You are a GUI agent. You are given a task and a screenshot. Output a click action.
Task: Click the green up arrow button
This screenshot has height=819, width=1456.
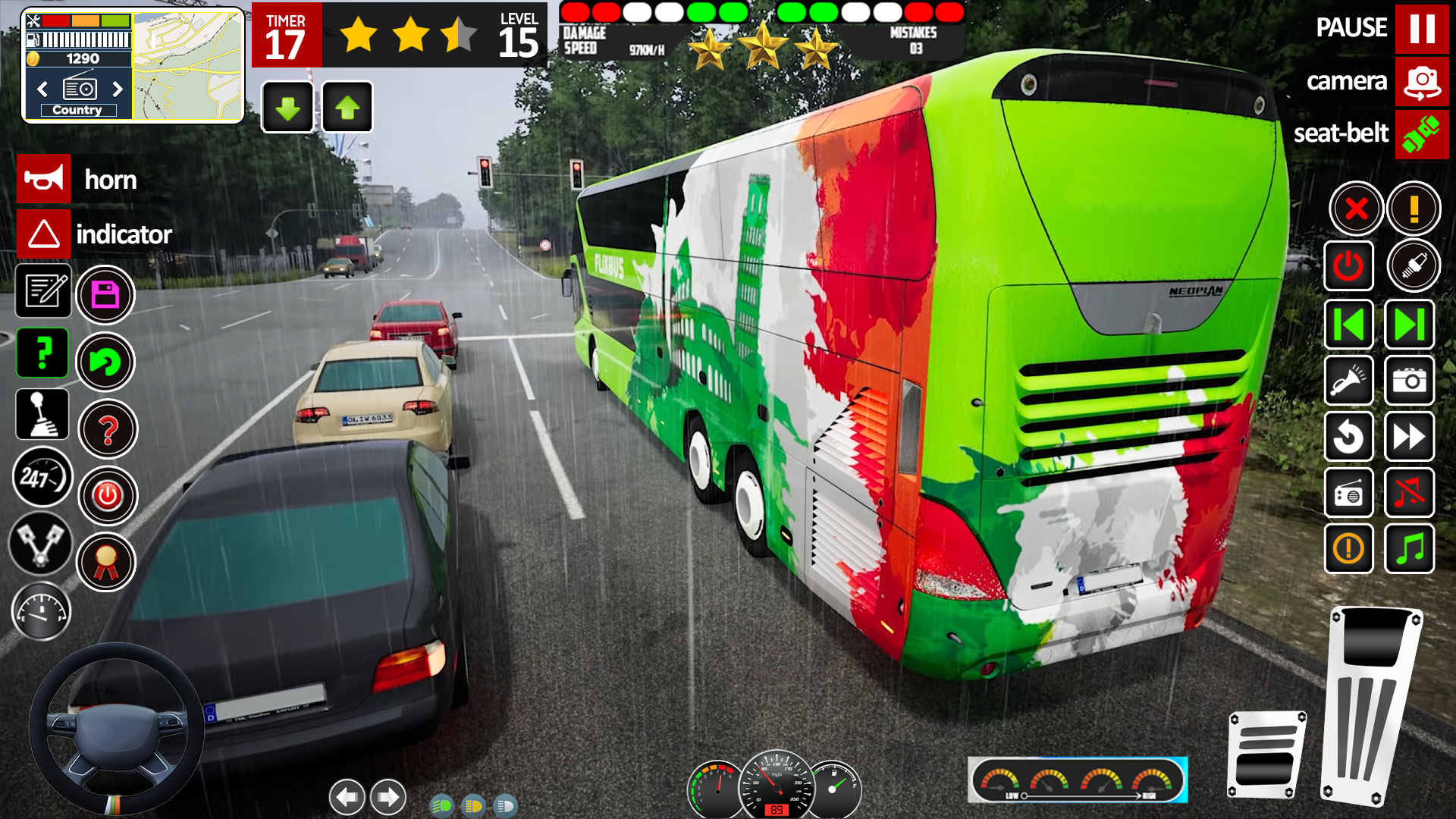(347, 108)
